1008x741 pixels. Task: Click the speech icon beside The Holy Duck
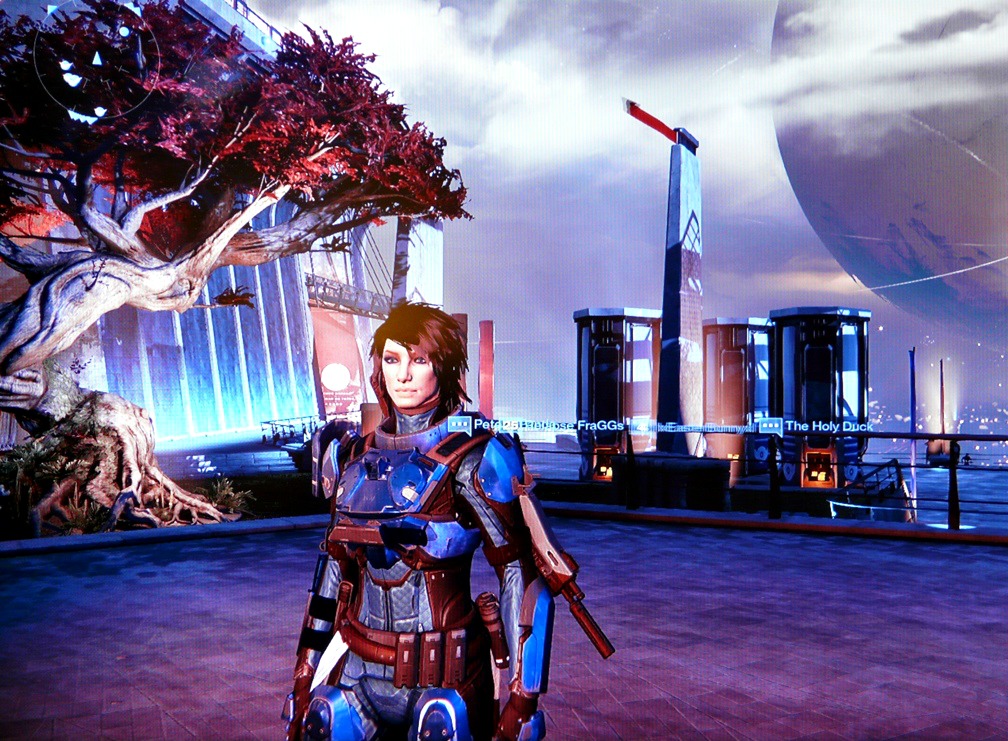click(770, 426)
